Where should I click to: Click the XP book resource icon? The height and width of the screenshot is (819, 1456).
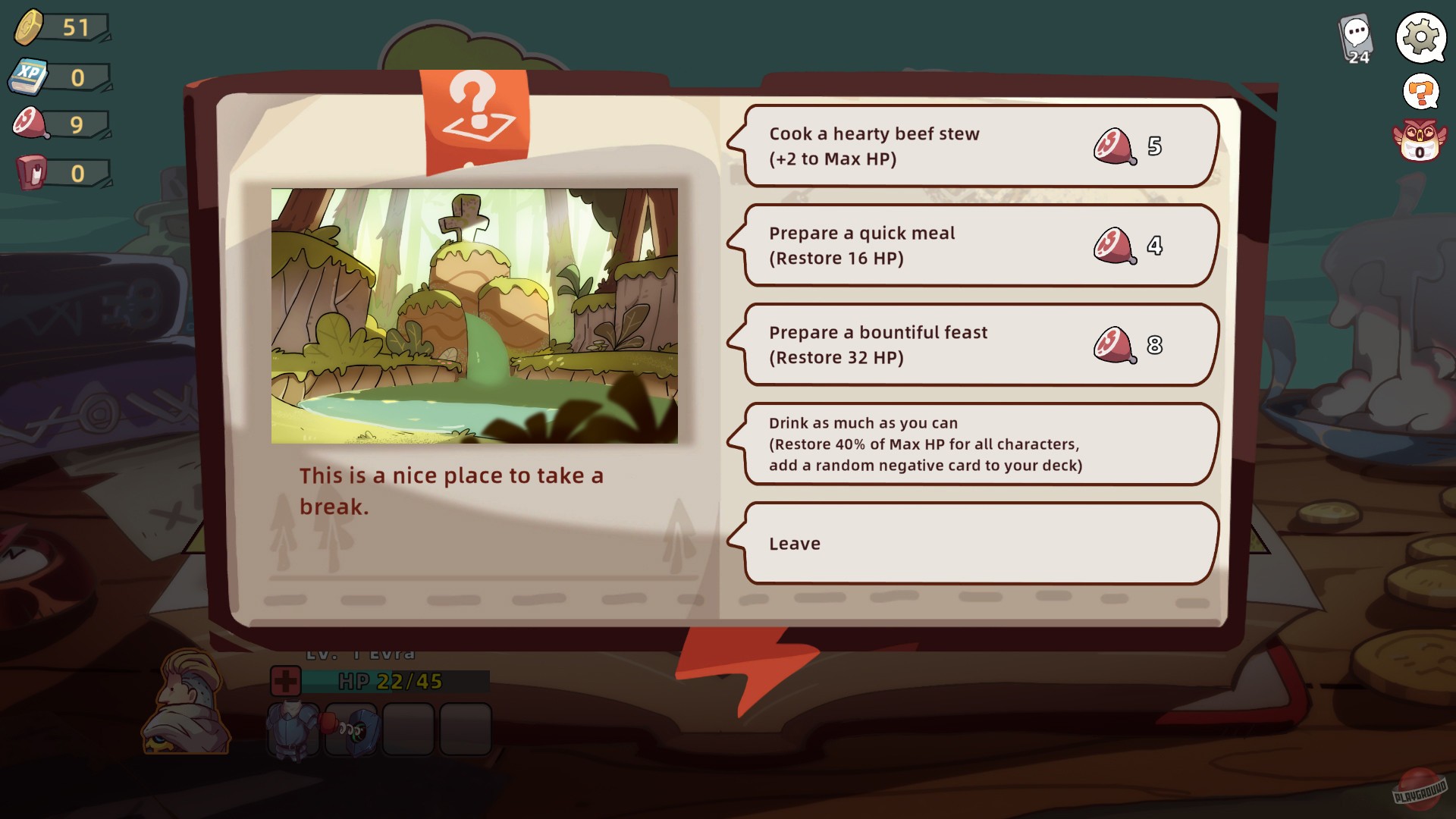click(x=29, y=75)
